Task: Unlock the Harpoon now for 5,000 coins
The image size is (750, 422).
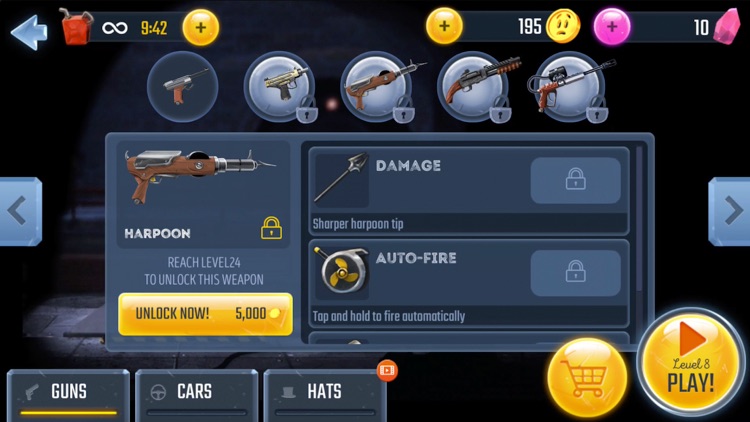Action: click(205, 313)
